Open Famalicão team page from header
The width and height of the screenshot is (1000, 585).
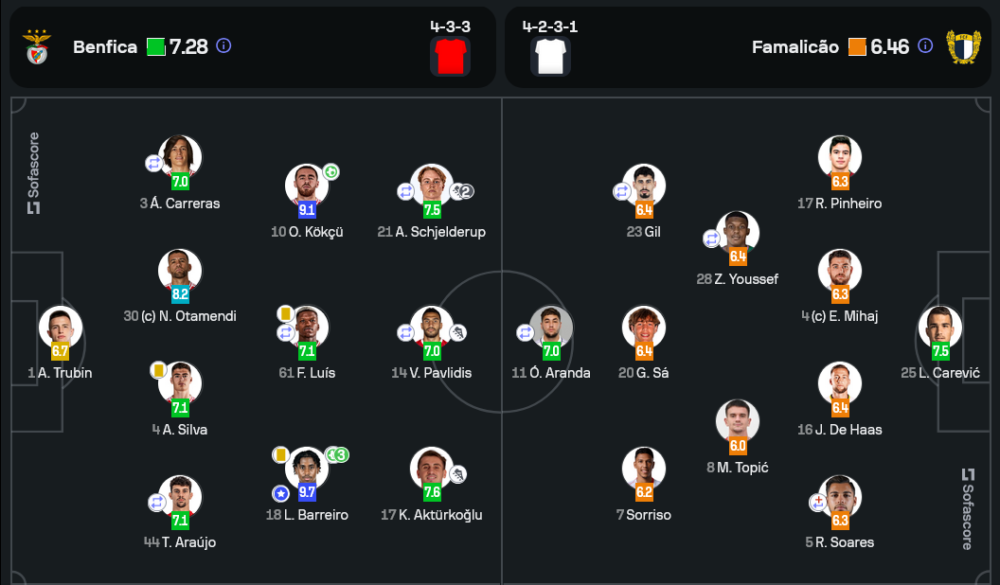[x=795, y=47]
